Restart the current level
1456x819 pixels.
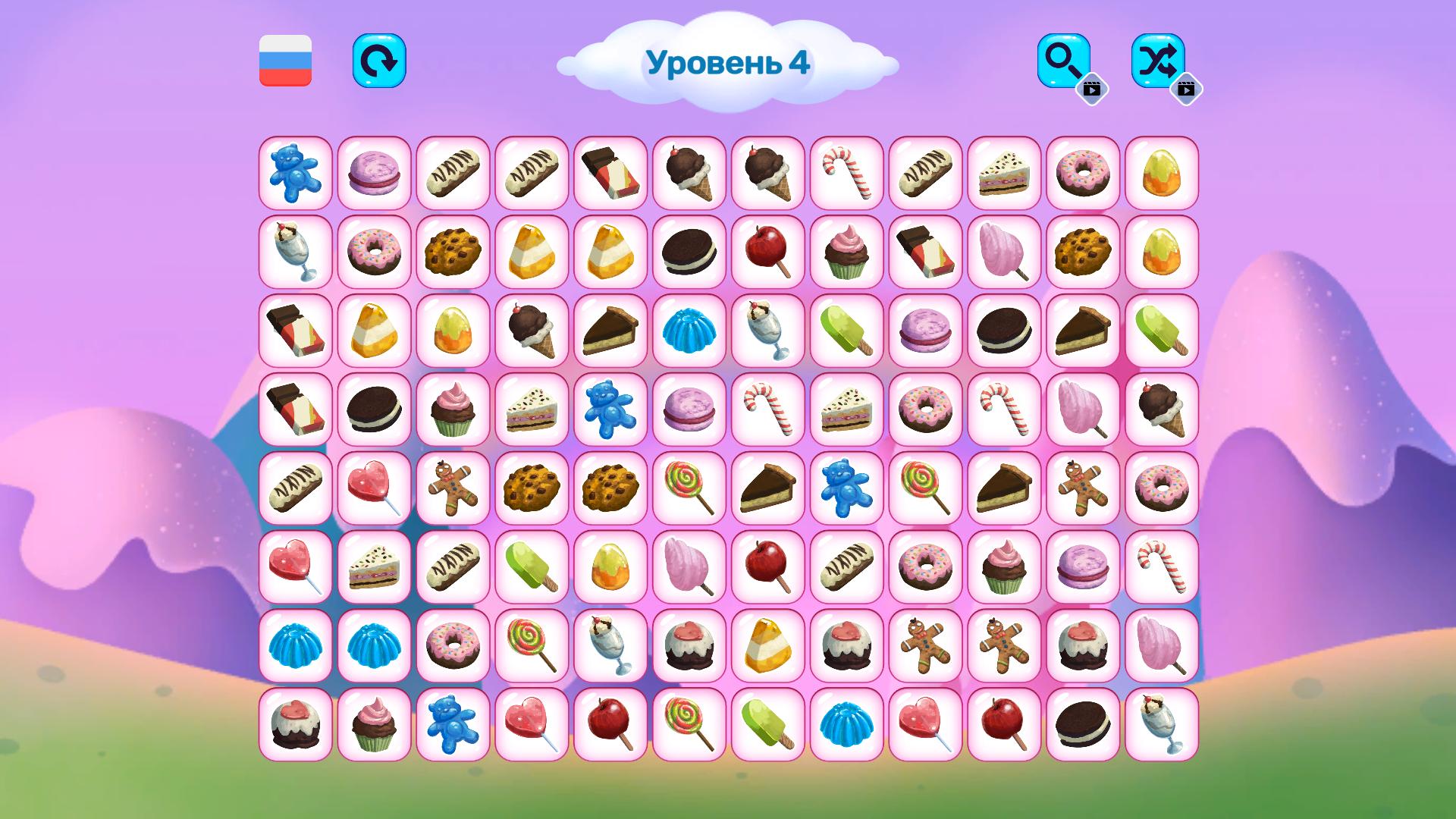[380, 62]
